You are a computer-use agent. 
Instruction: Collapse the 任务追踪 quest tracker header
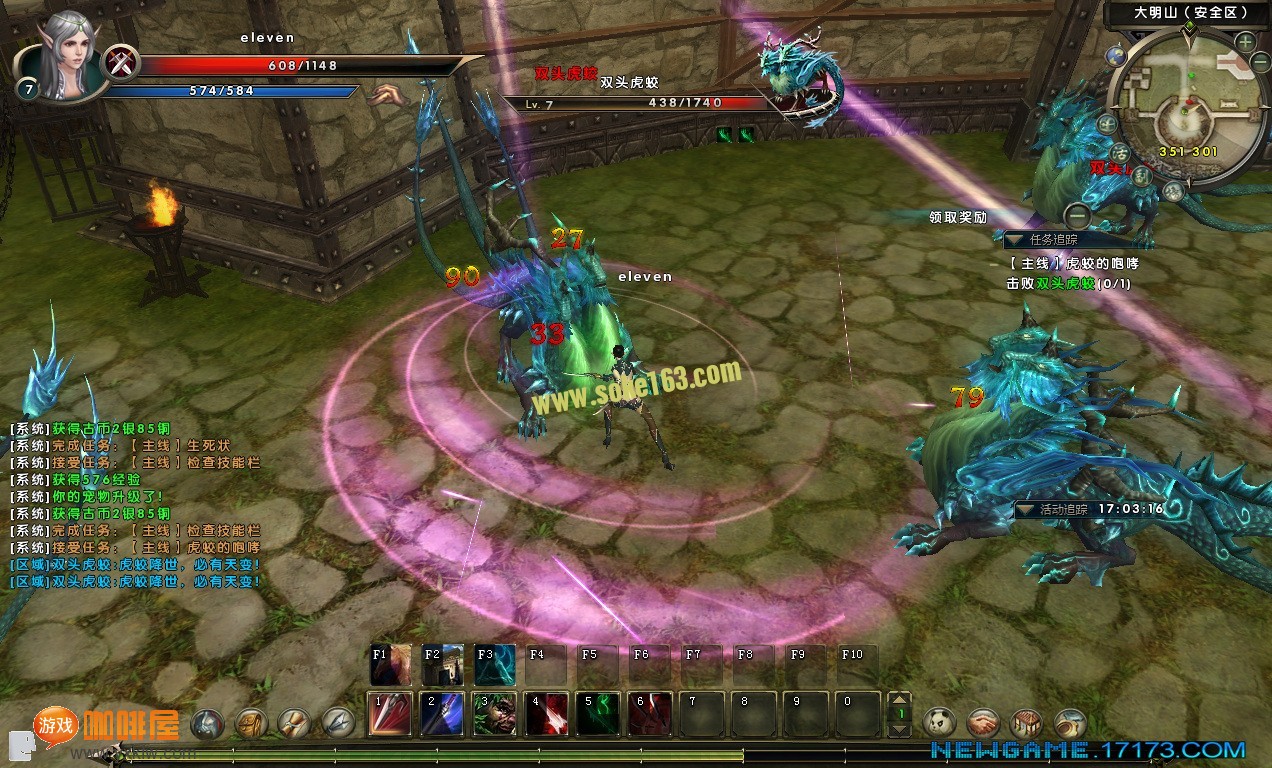pyautogui.click(x=1015, y=240)
